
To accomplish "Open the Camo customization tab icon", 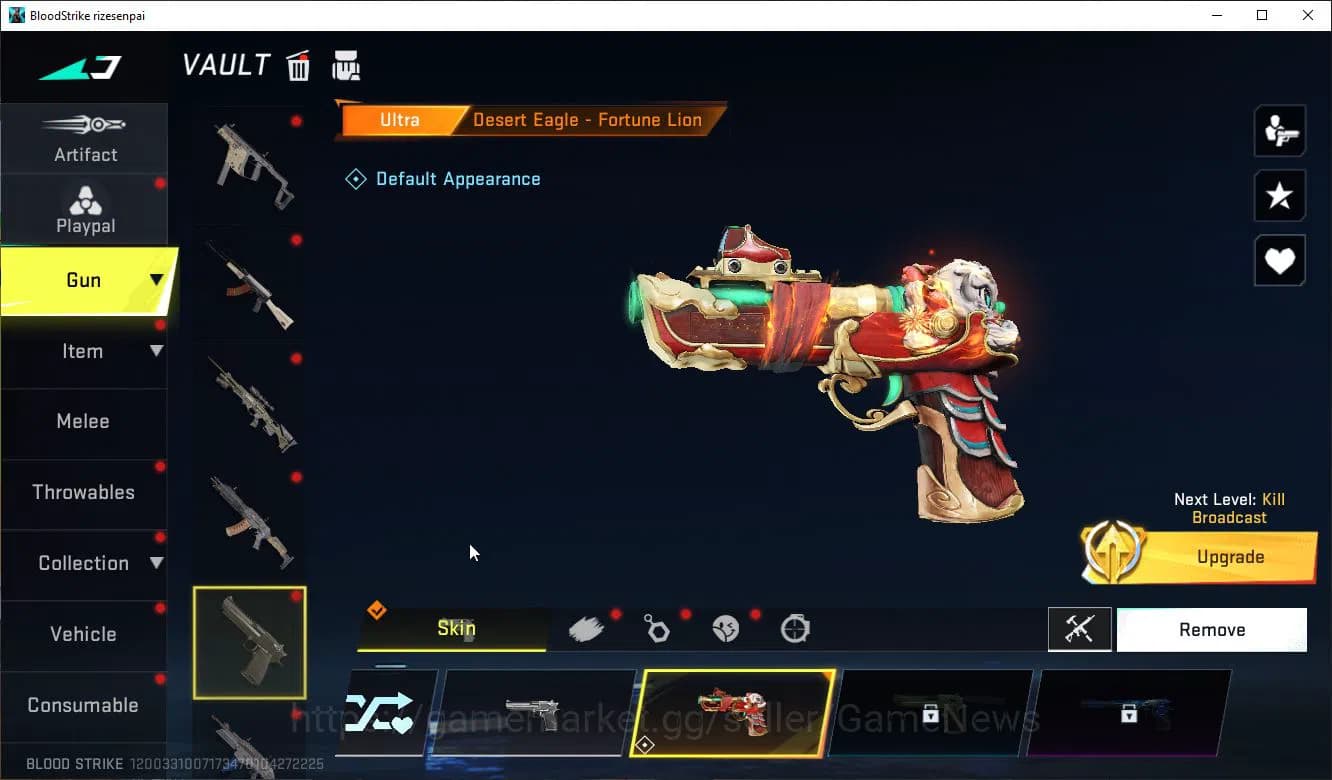I will 587,628.
